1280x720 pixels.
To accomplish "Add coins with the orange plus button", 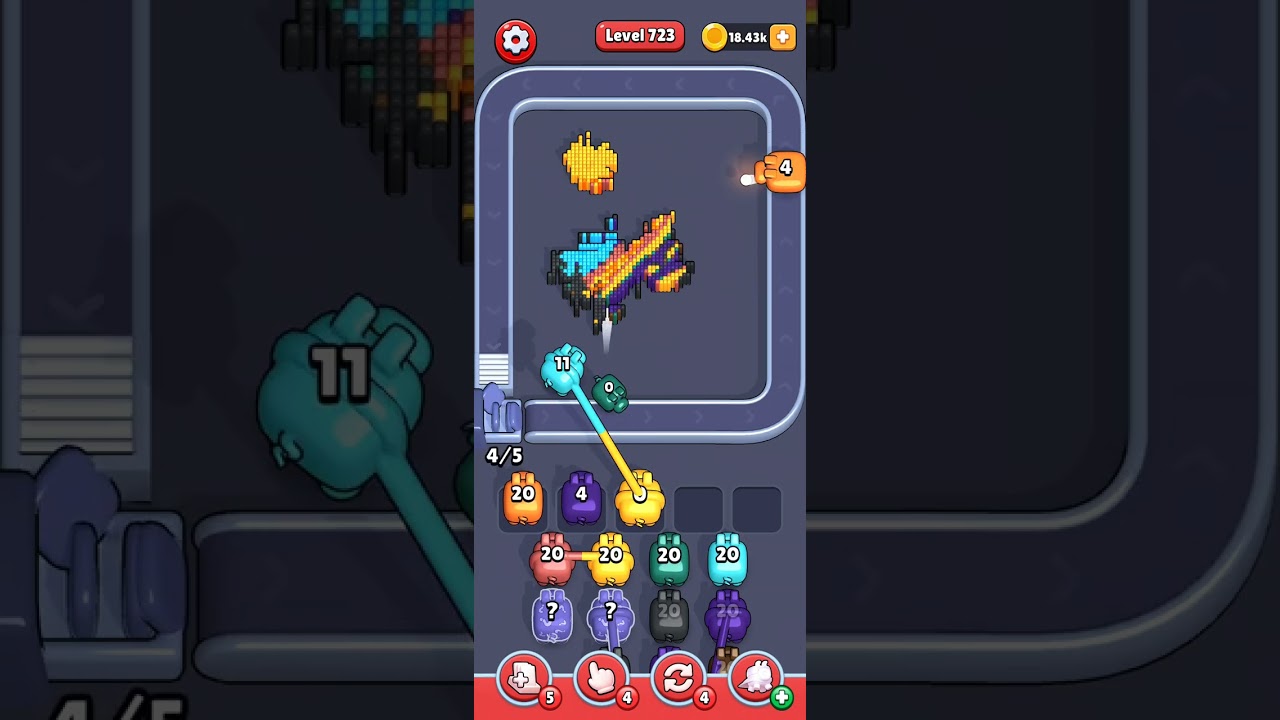I will click(x=783, y=37).
